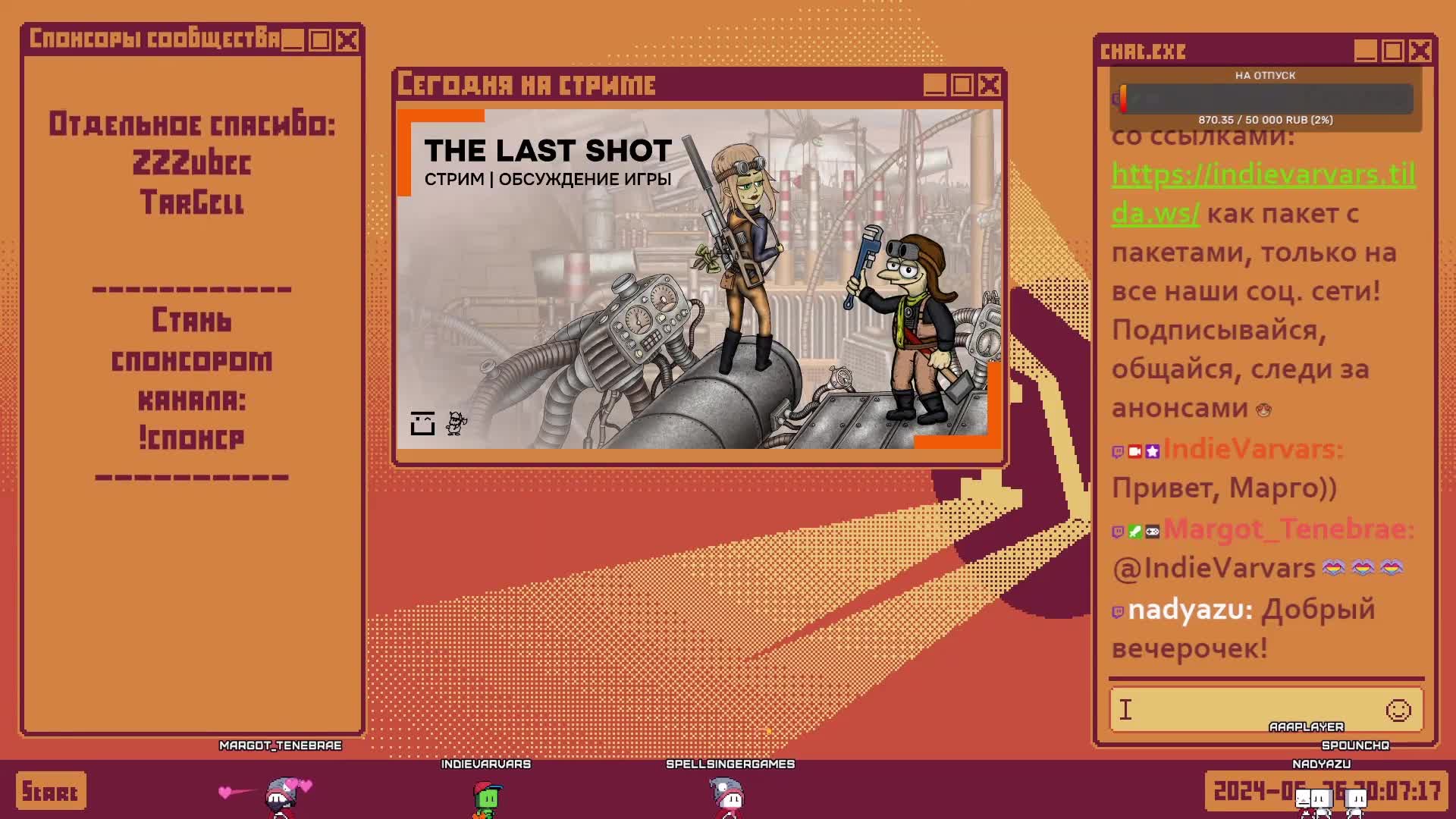Click the Twitch badge before IndieVarvars name
The image size is (1456, 819).
click(1119, 452)
